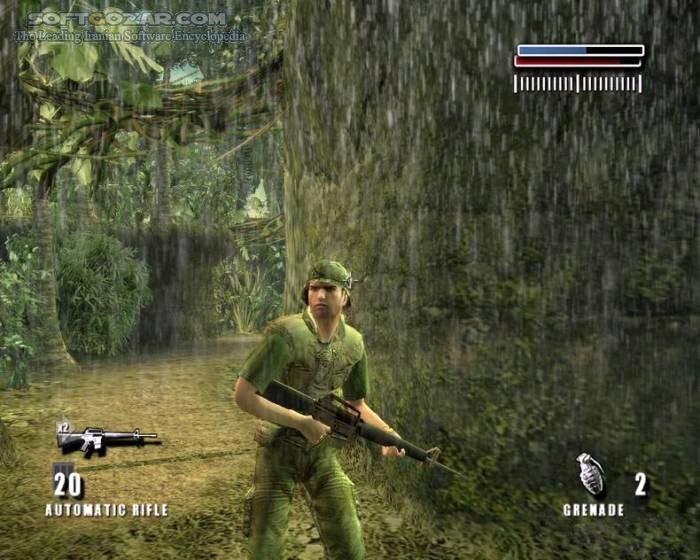Select the automatic rifle weapon icon
The image size is (700, 560).
point(107,439)
